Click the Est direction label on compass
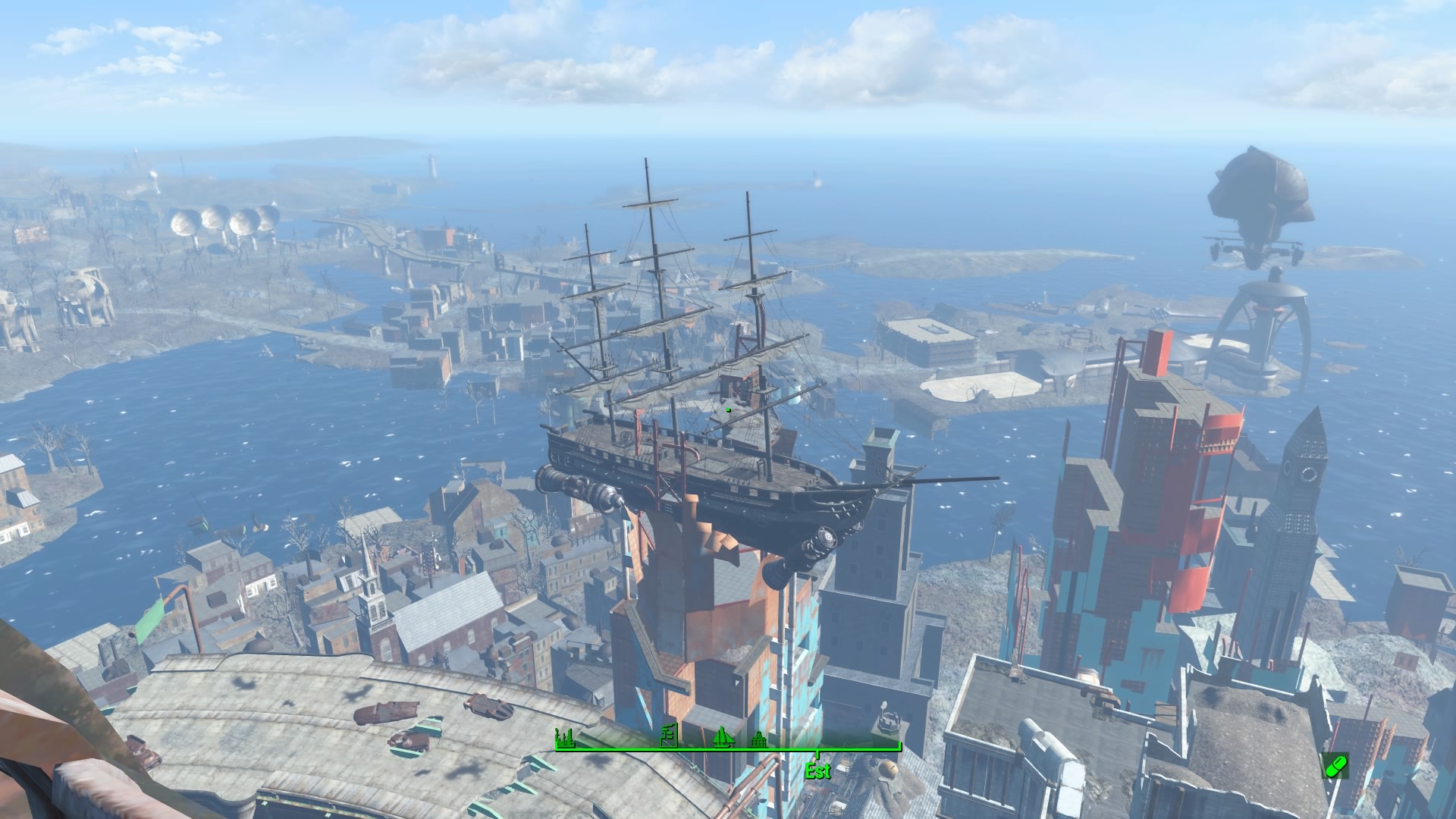Image resolution: width=1456 pixels, height=819 pixels. click(x=817, y=771)
